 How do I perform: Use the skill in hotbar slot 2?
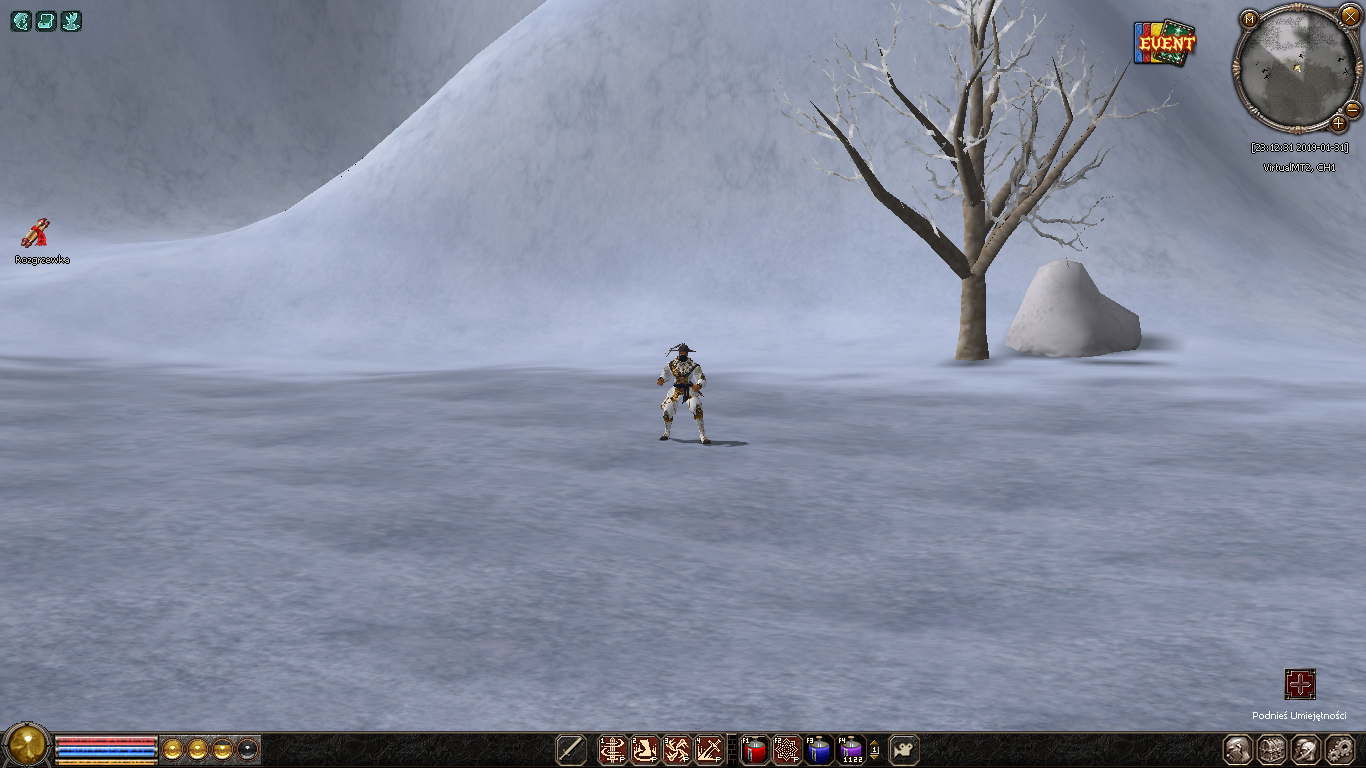[x=645, y=750]
